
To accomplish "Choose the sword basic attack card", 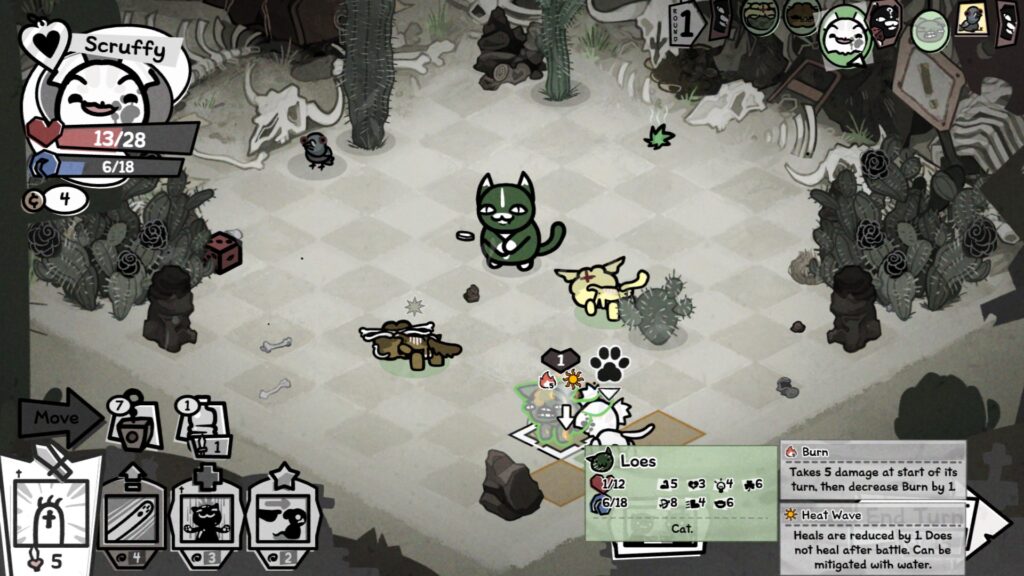I will [x=51, y=511].
